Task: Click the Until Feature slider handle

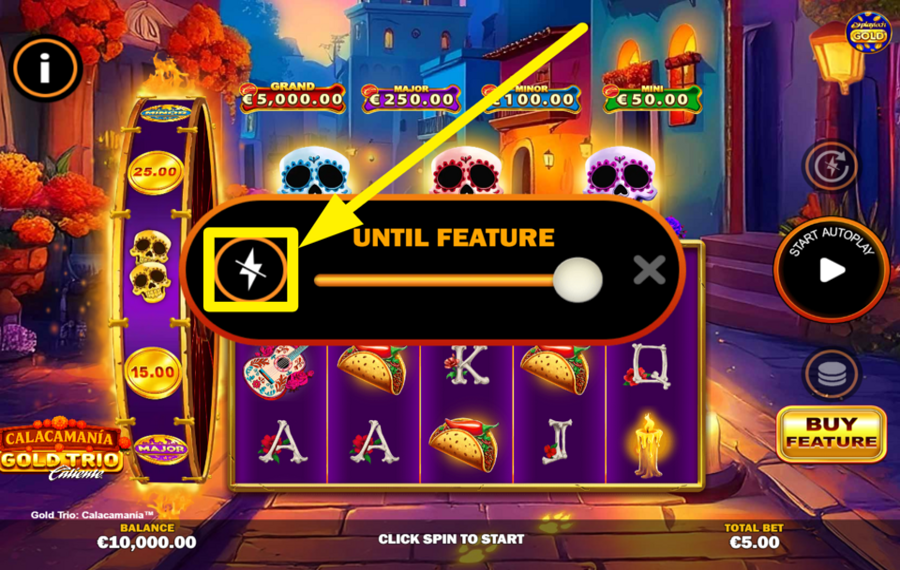Action: click(578, 279)
